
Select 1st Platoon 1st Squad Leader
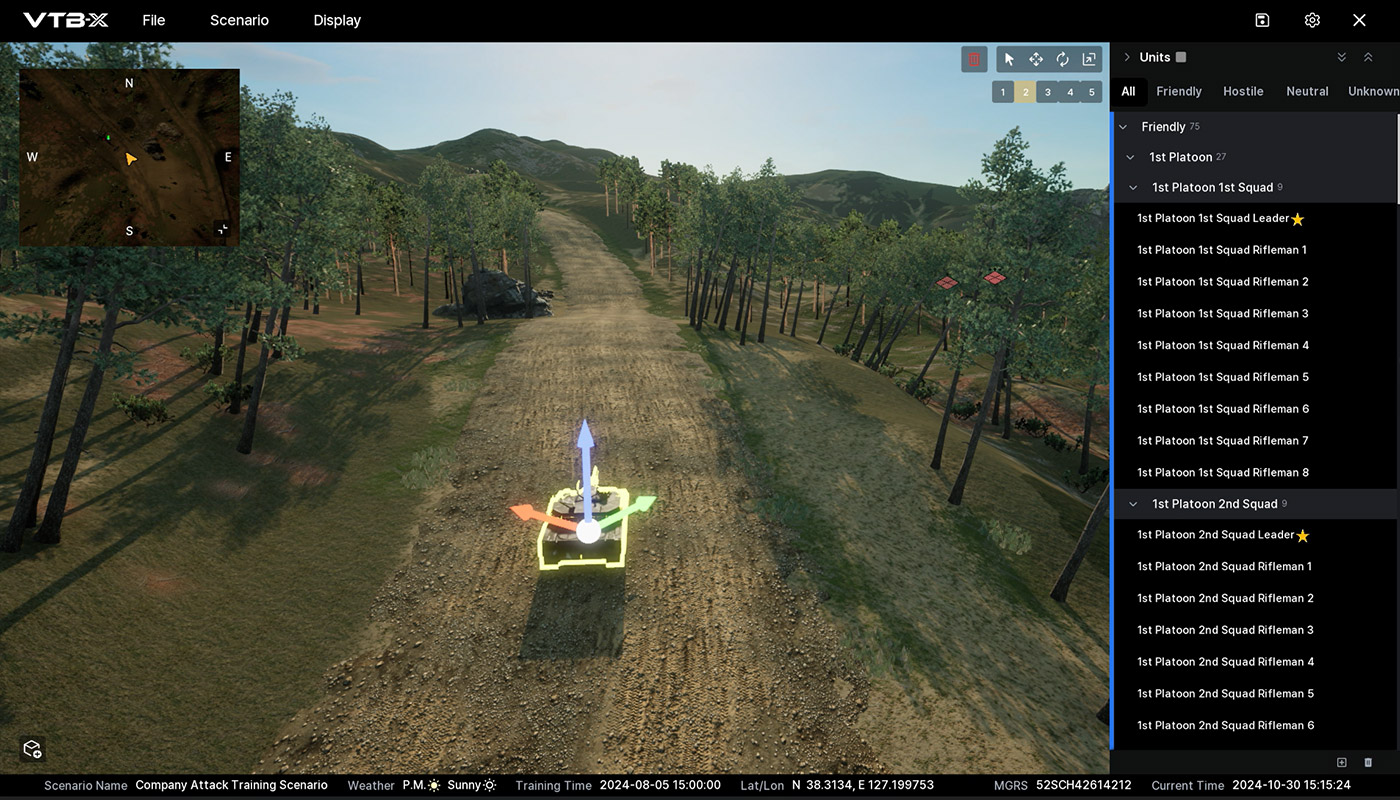1212,218
